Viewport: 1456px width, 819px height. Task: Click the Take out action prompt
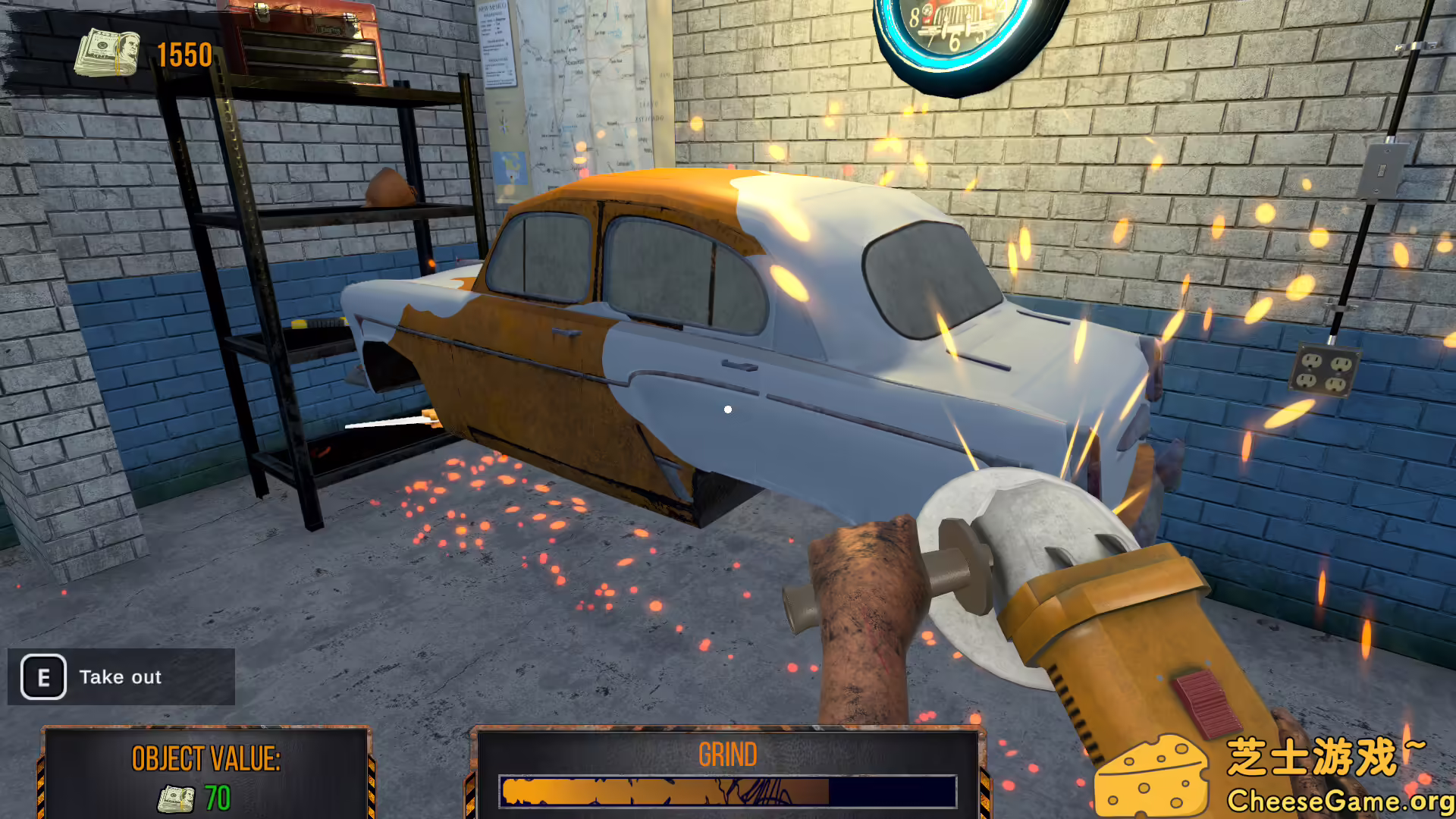(121, 677)
